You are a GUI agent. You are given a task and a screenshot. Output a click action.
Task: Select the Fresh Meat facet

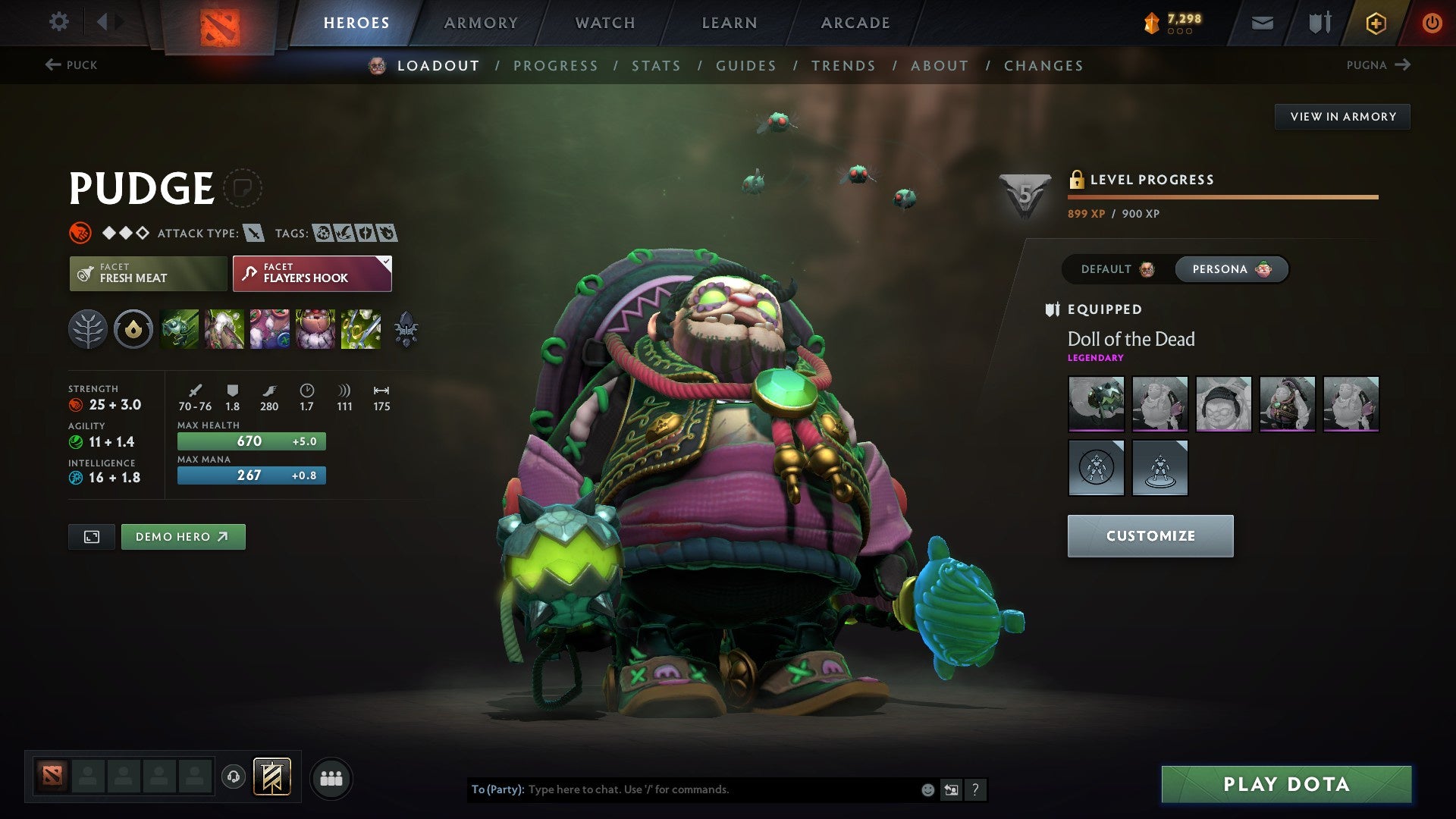(x=148, y=274)
